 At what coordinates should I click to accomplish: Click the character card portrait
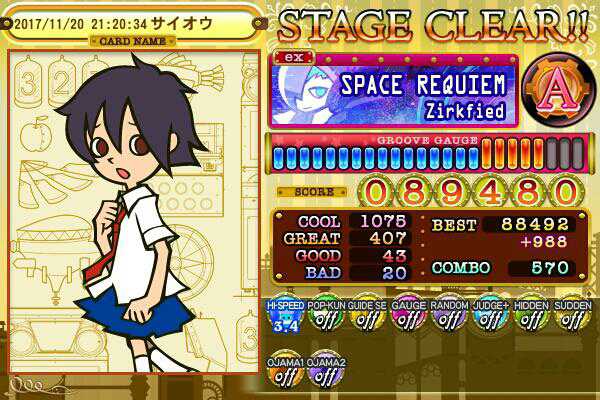tap(135, 215)
